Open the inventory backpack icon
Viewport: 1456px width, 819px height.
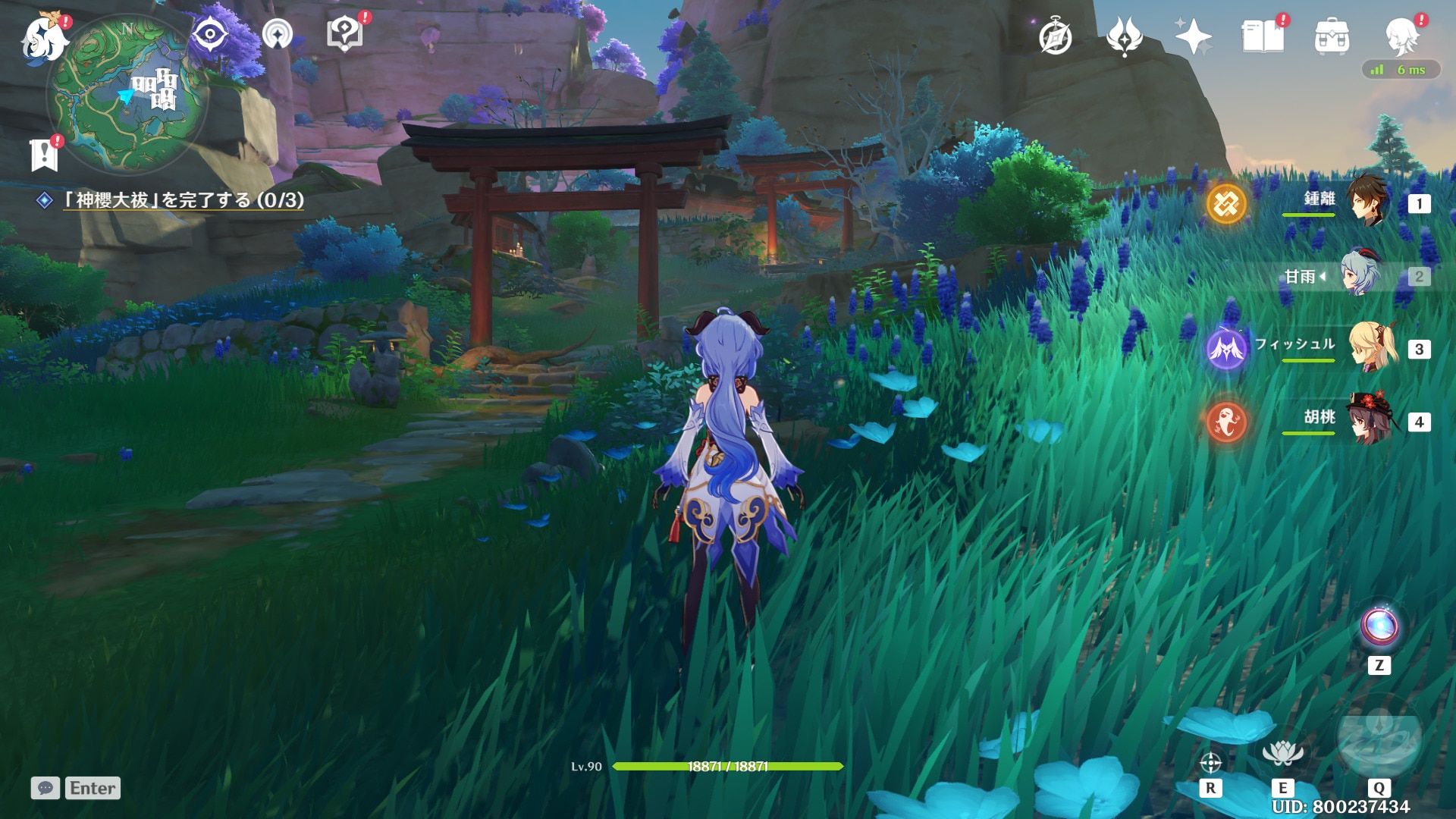[1332, 36]
